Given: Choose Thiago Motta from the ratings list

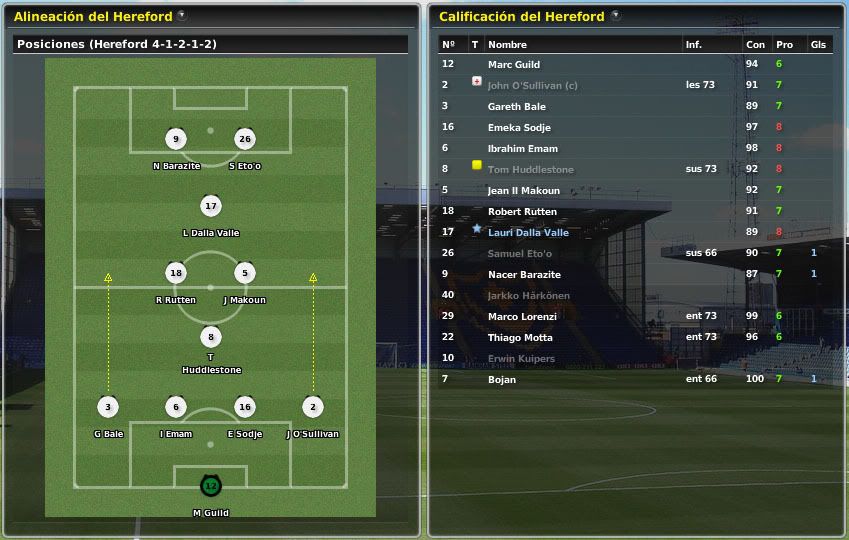Looking at the screenshot, I should [x=520, y=338].
